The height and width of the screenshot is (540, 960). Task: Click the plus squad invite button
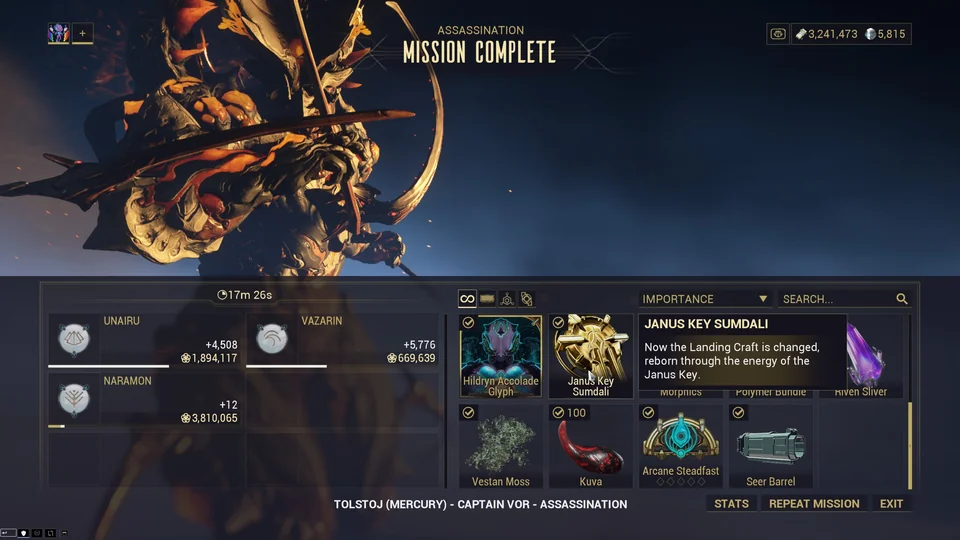click(x=82, y=34)
